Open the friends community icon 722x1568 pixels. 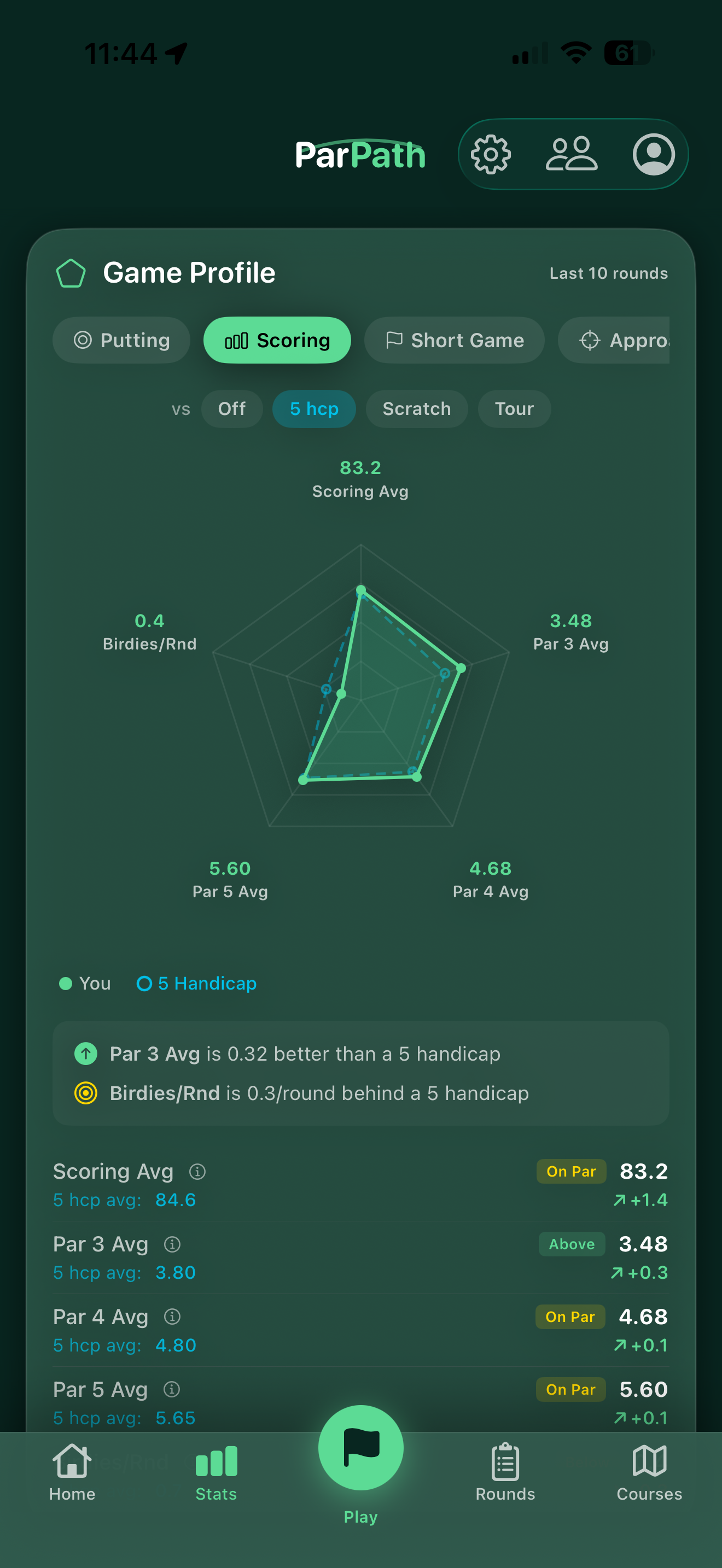[x=573, y=154]
